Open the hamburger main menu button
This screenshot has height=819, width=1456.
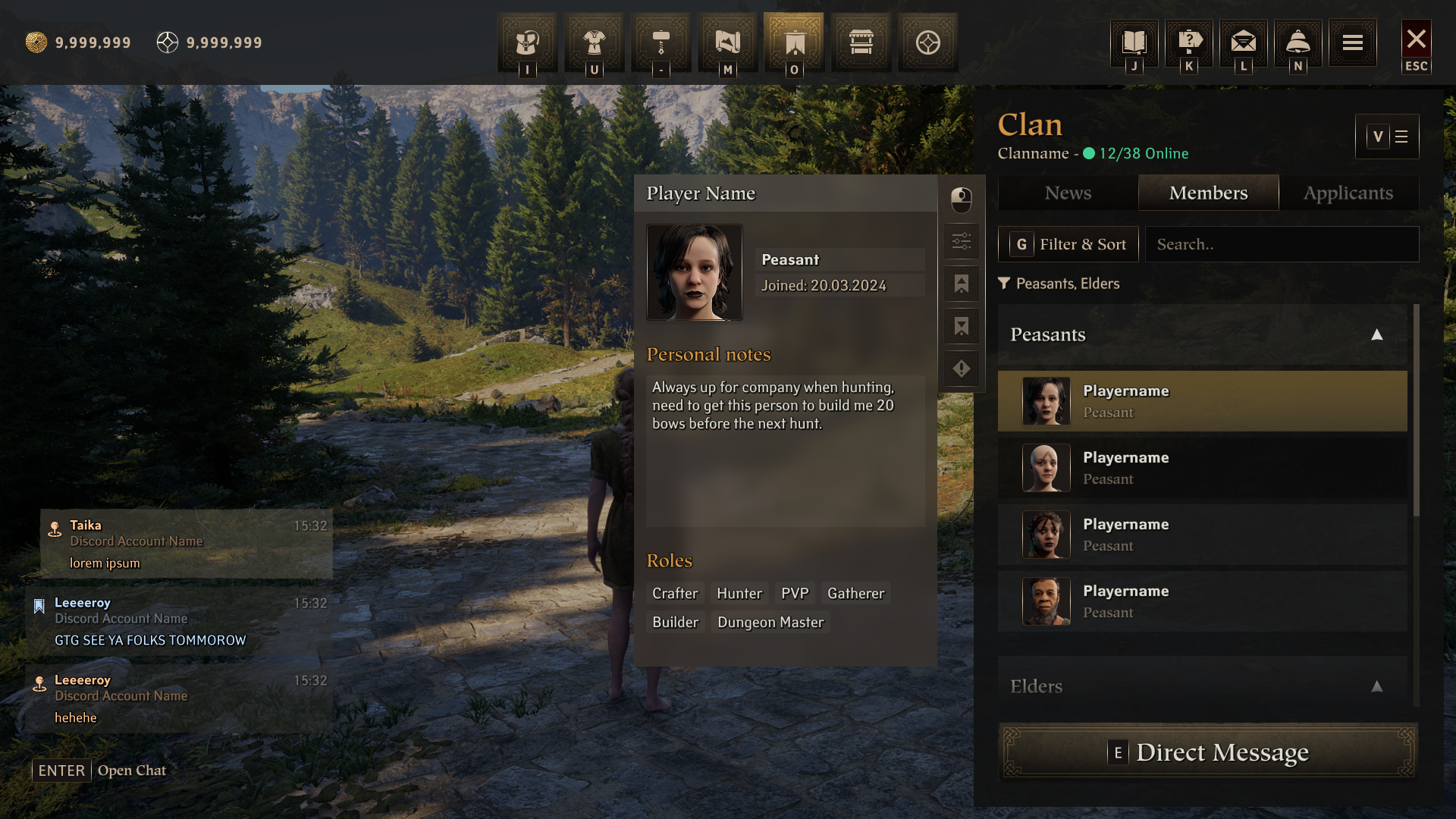(x=1352, y=43)
